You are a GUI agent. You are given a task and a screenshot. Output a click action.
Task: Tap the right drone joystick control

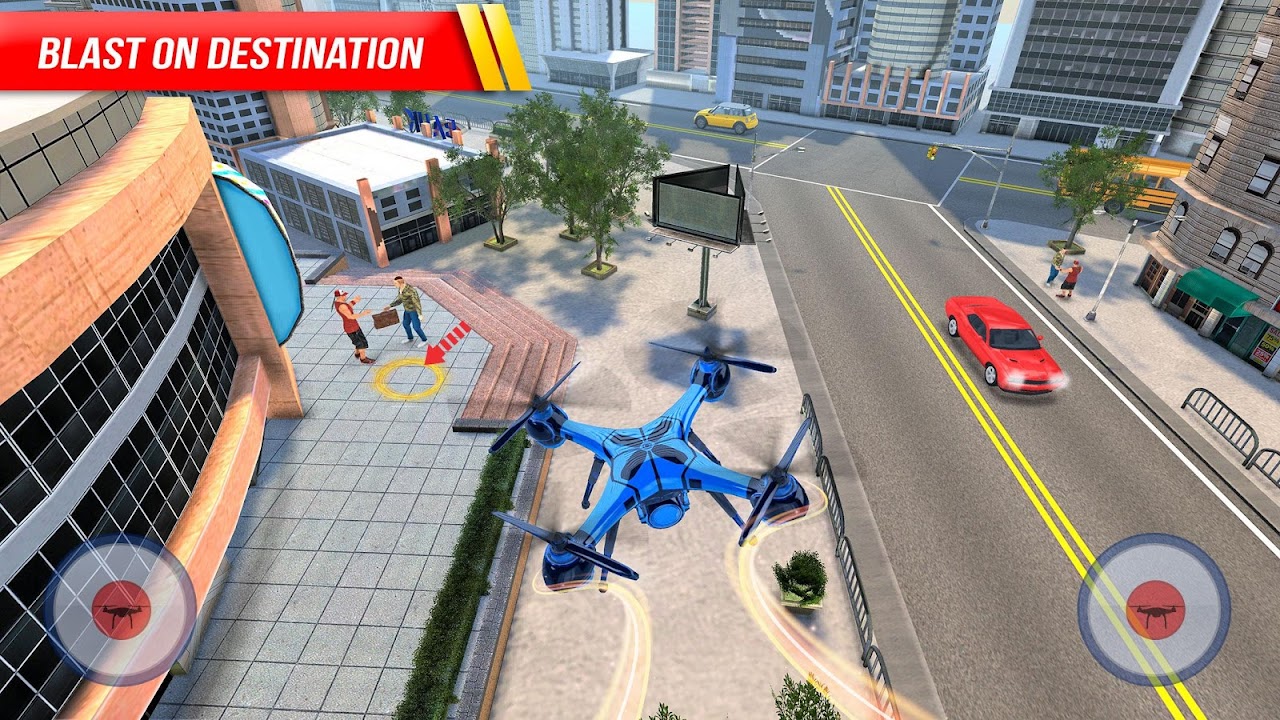[1157, 610]
